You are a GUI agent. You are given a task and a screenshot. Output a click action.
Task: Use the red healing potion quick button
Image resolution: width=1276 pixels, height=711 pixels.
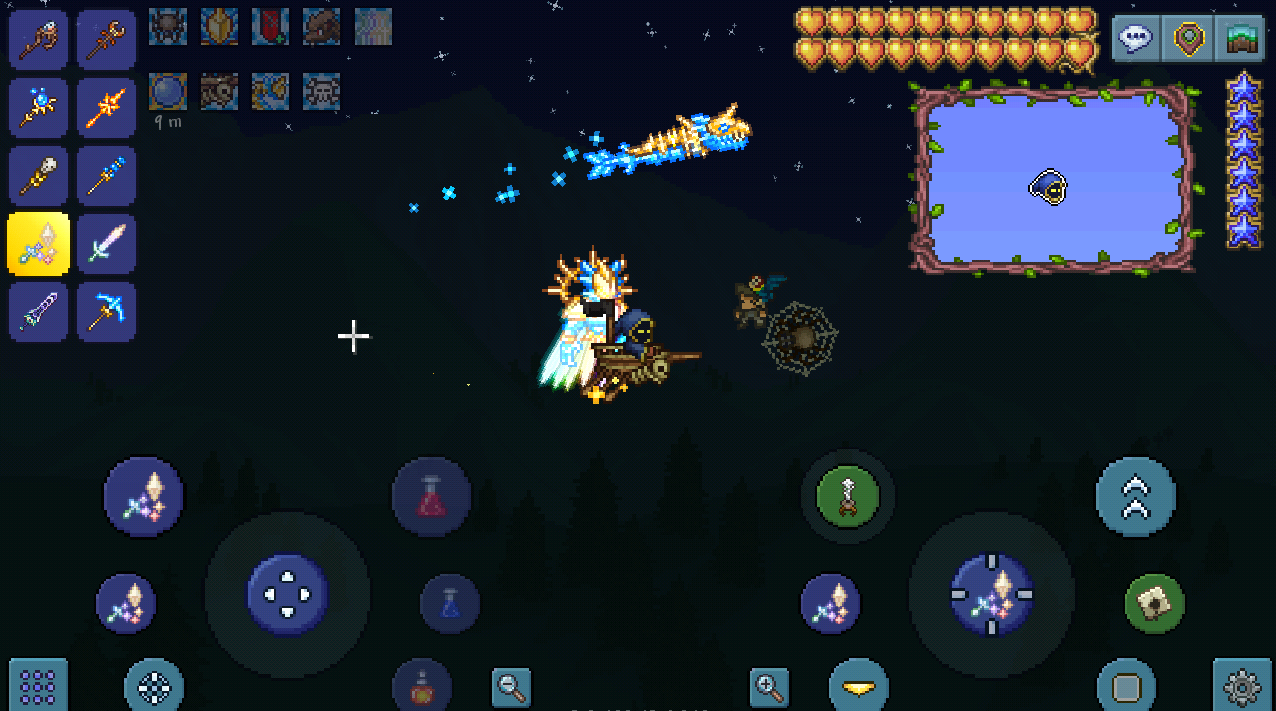coord(431,496)
